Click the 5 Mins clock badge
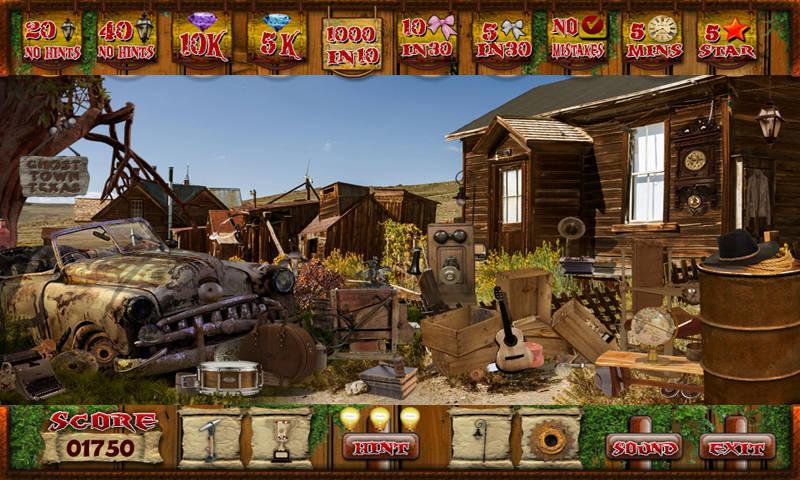The height and width of the screenshot is (480, 800). pyautogui.click(x=652, y=39)
